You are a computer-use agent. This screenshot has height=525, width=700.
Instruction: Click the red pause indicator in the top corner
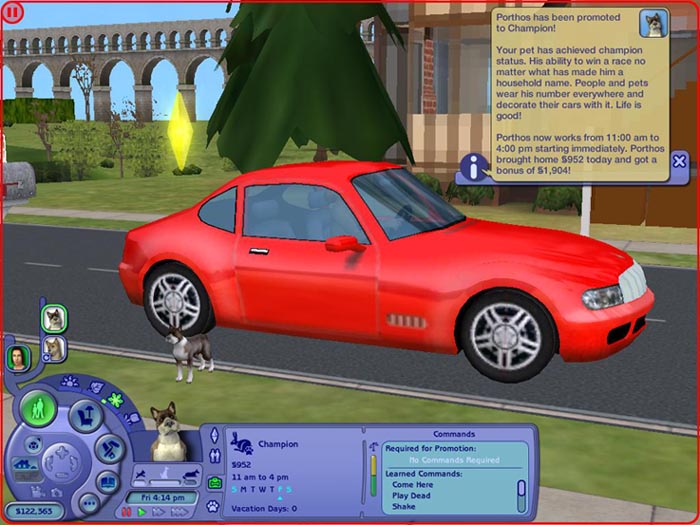[13, 13]
